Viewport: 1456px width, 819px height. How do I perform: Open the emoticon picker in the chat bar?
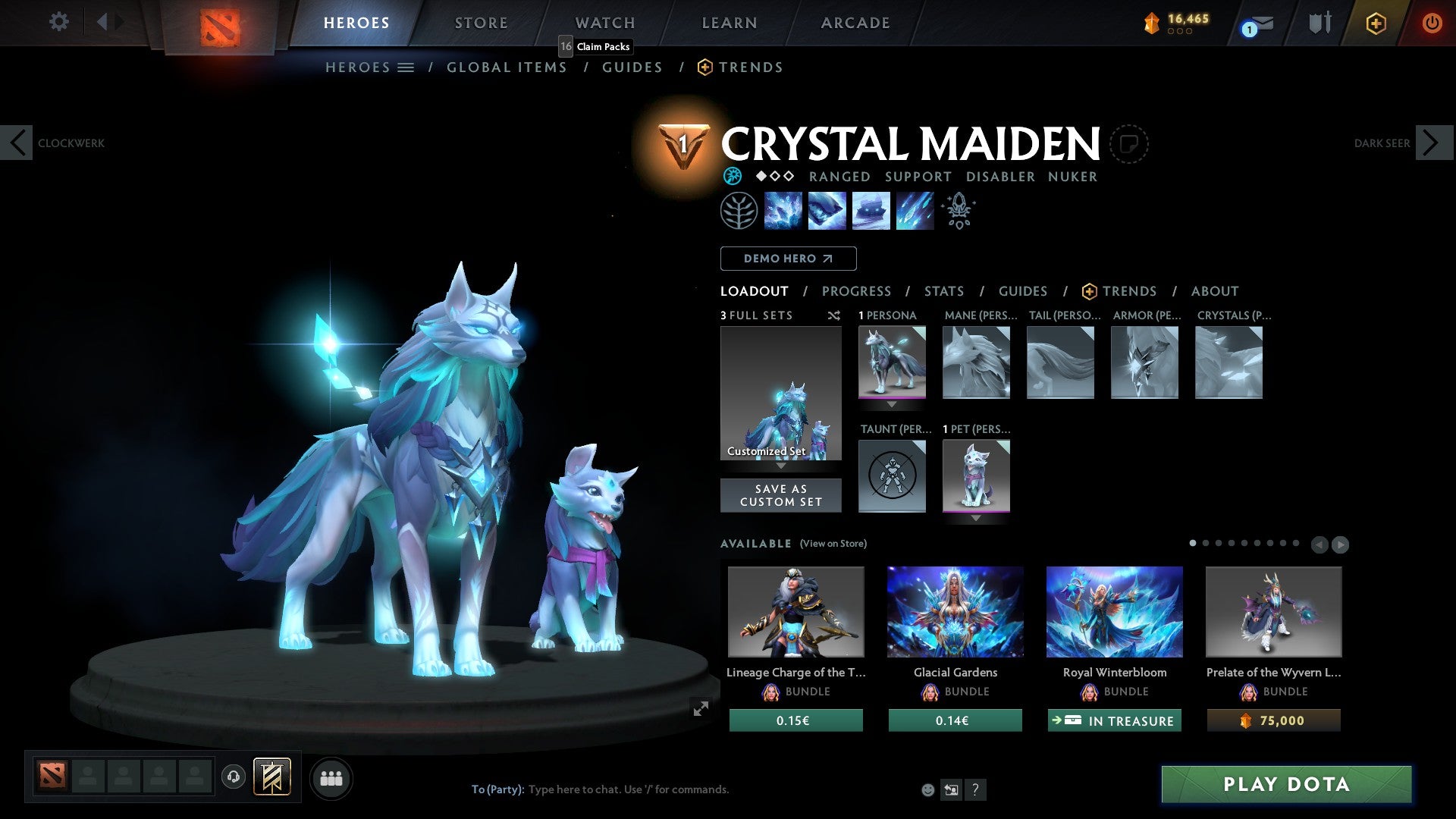point(927,789)
